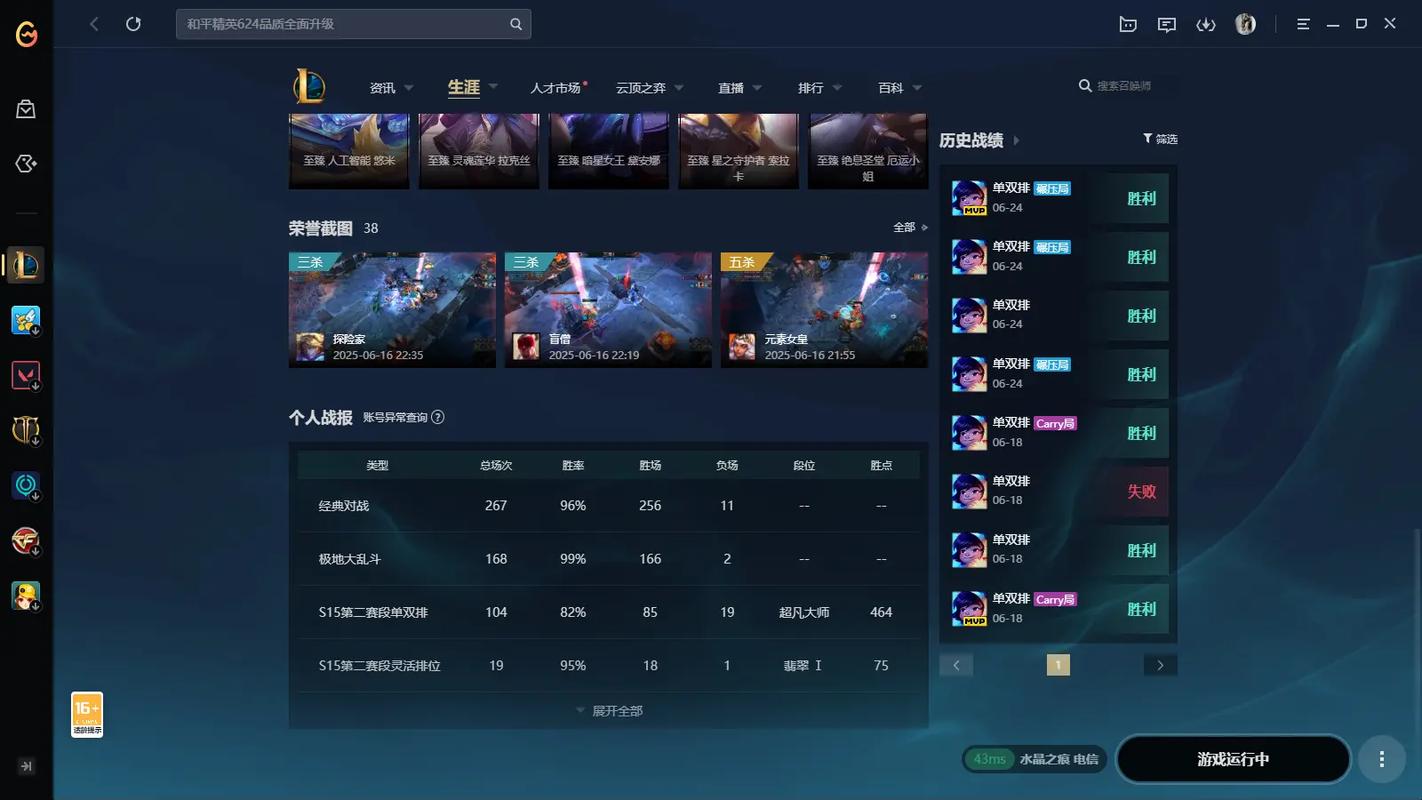The height and width of the screenshot is (800, 1422).
Task: Select the League of Legends game icon
Action: 26,264
